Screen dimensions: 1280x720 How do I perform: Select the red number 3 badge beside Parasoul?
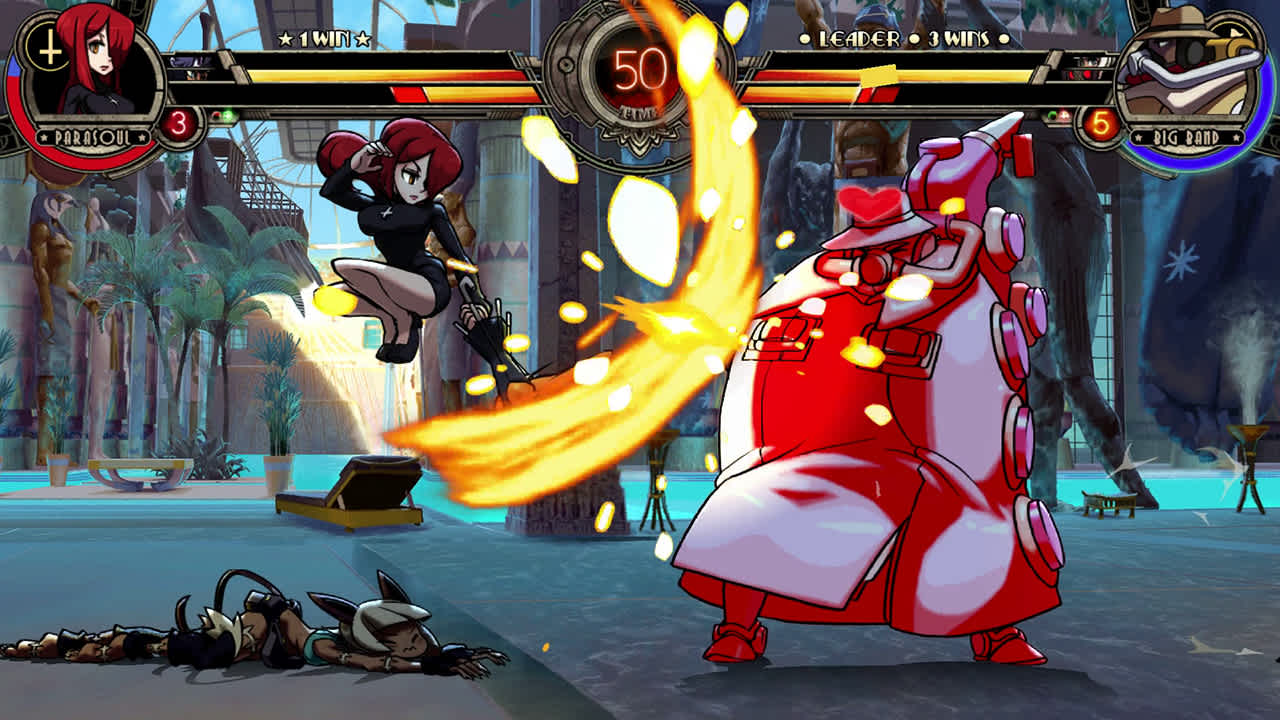pyautogui.click(x=179, y=121)
